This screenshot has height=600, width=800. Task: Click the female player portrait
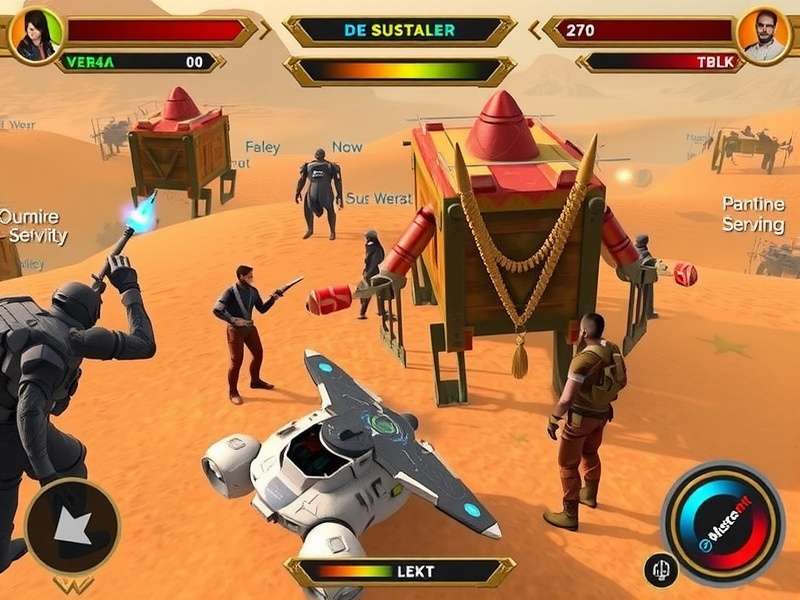click(x=36, y=34)
